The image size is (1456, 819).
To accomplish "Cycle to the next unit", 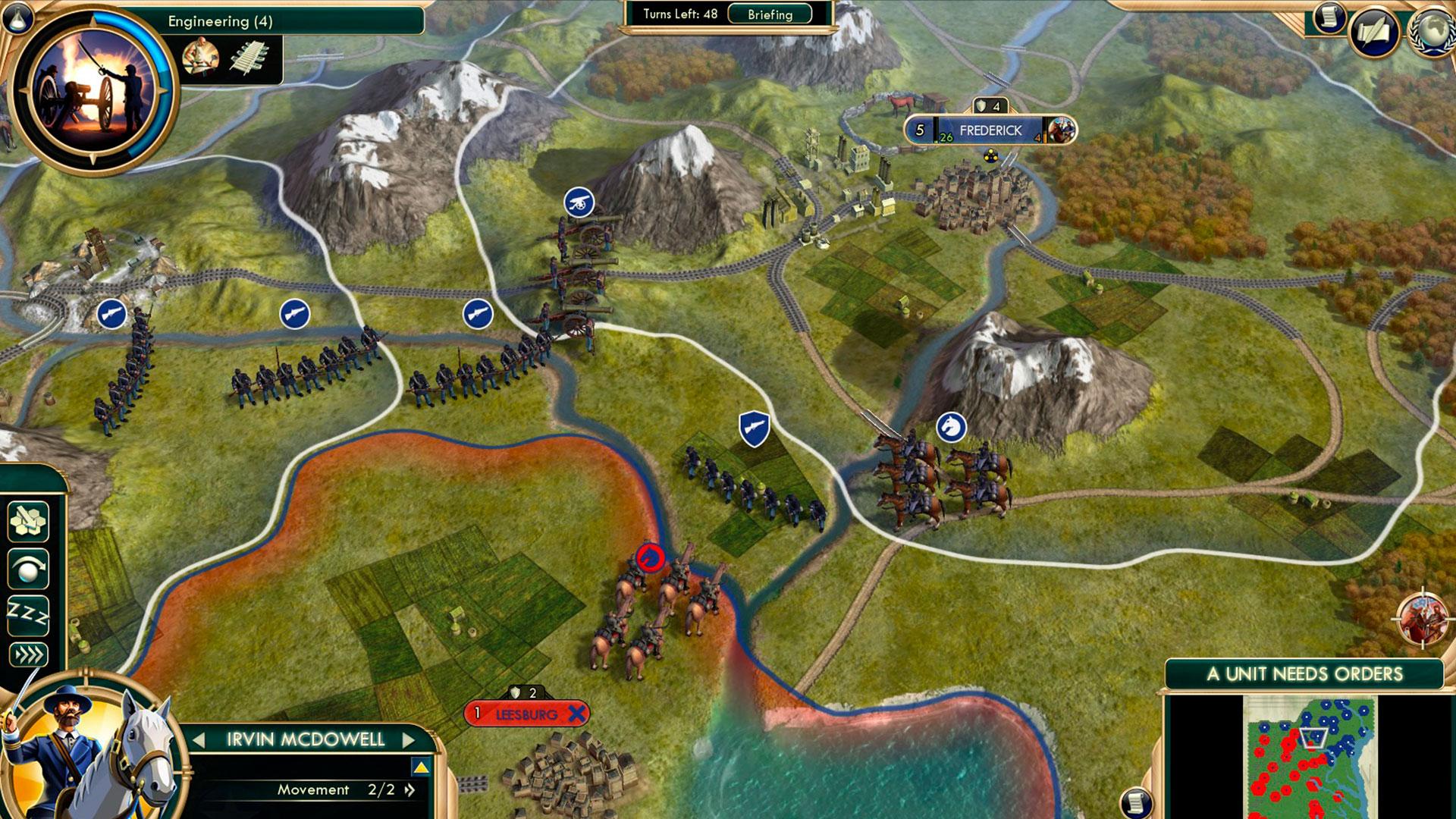I will 409,739.
